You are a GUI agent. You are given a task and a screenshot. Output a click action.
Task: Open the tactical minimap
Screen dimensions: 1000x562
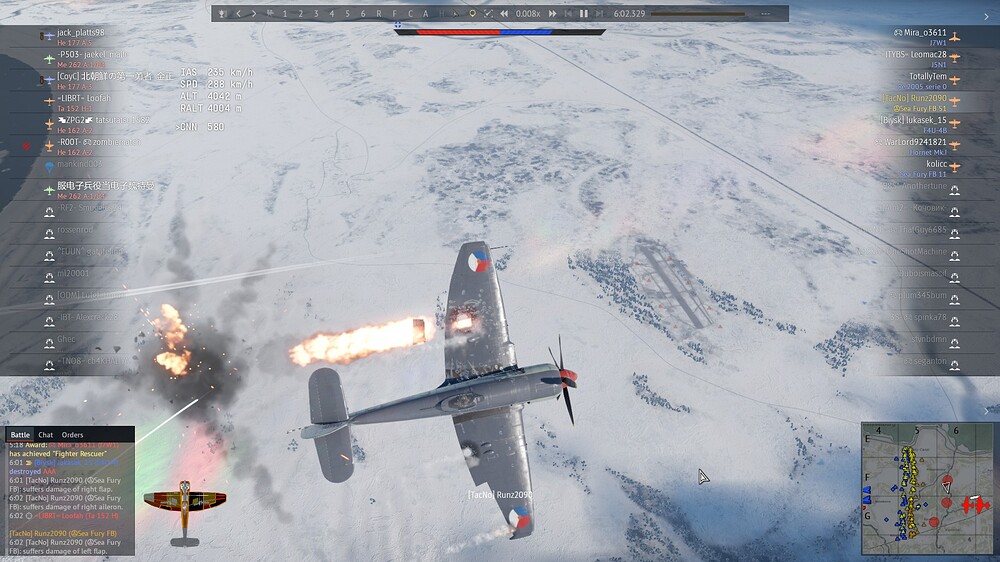927,488
